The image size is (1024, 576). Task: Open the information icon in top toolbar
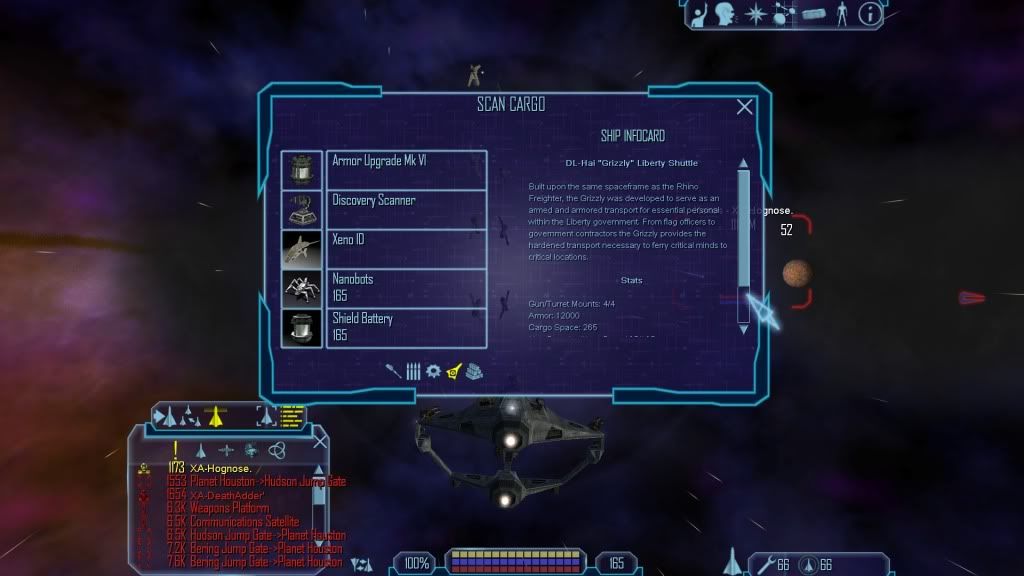pos(870,14)
